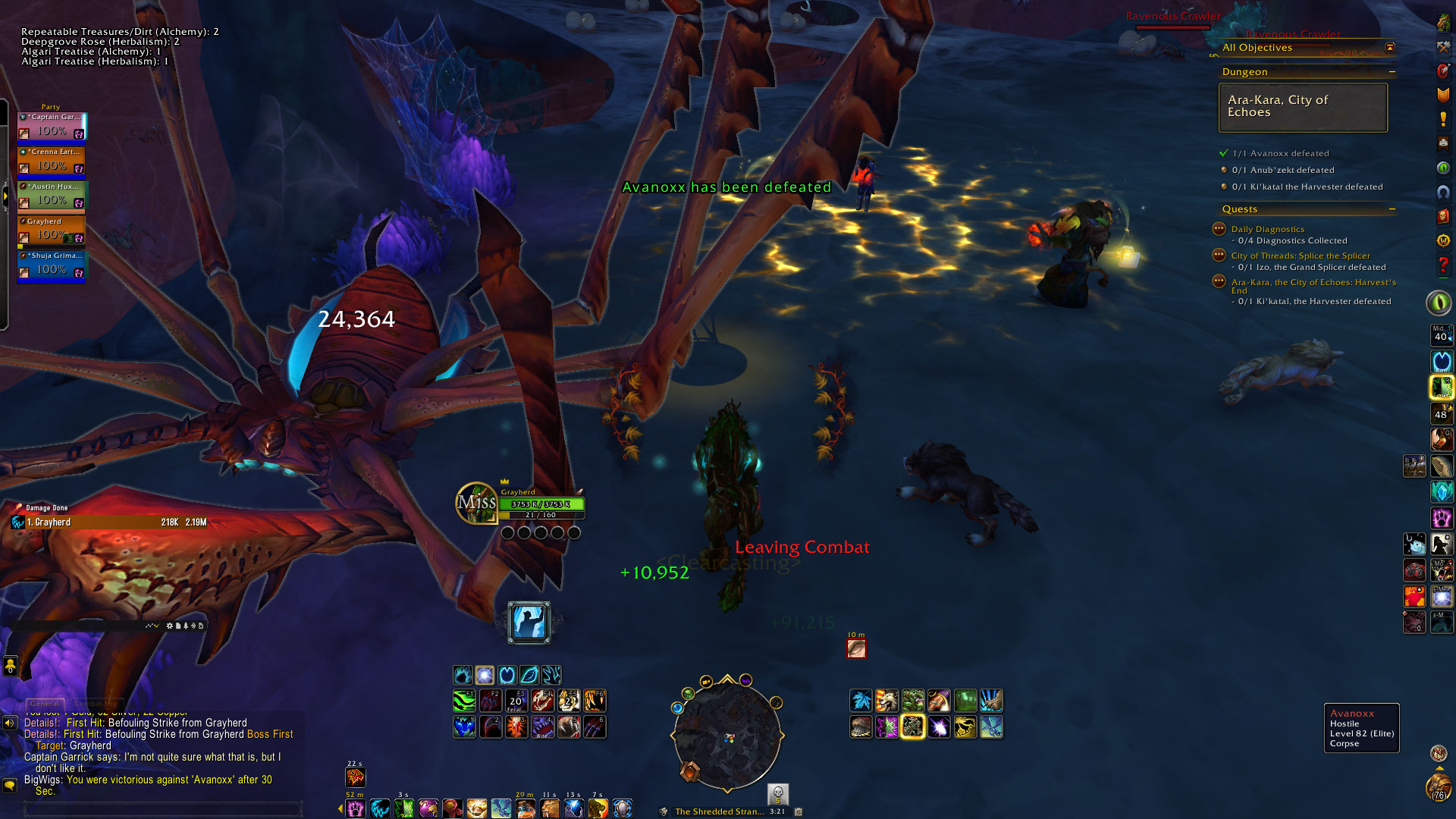Click the circular minimap

pos(726,734)
